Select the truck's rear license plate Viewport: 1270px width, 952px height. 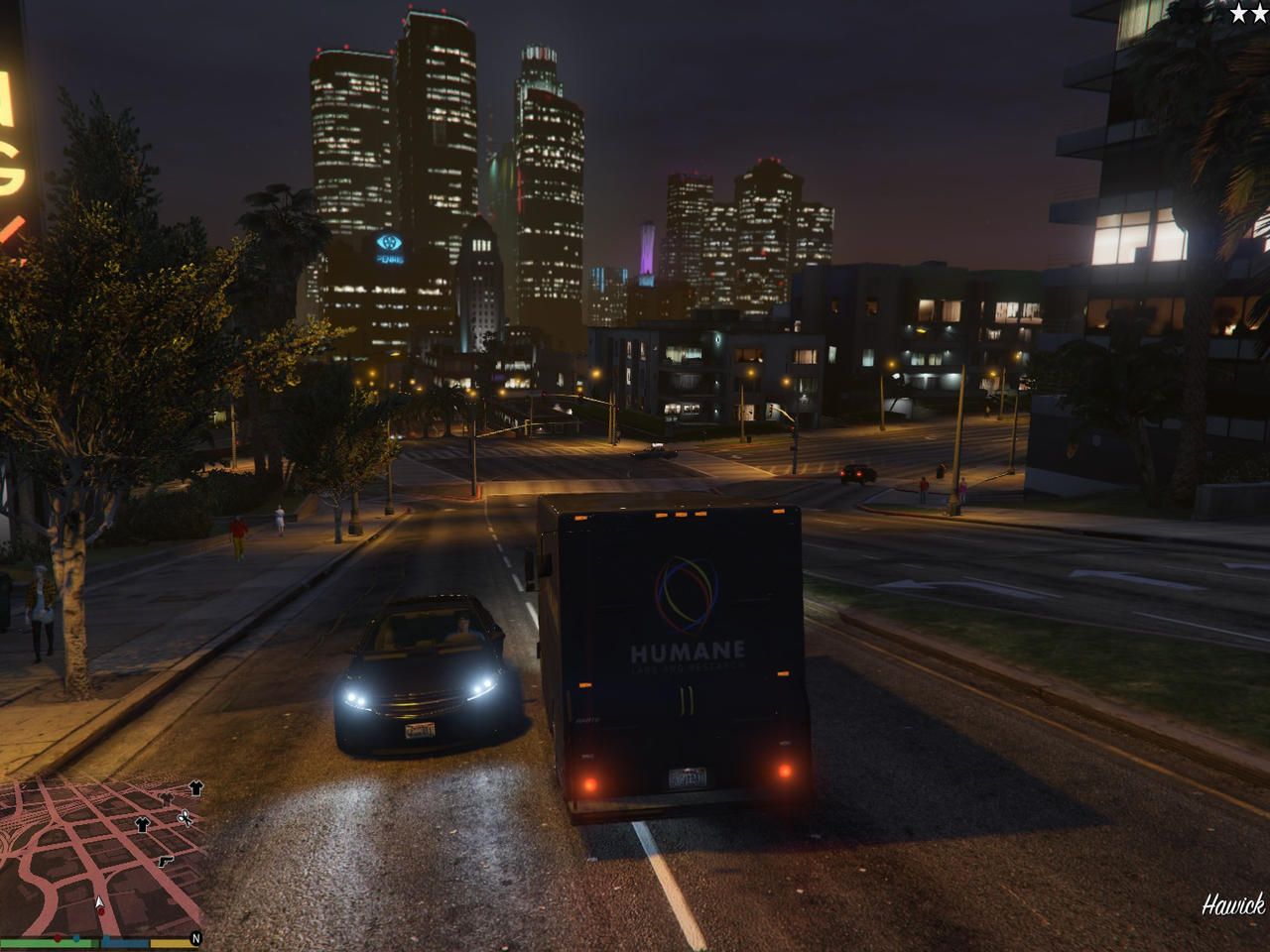pyautogui.click(x=688, y=778)
